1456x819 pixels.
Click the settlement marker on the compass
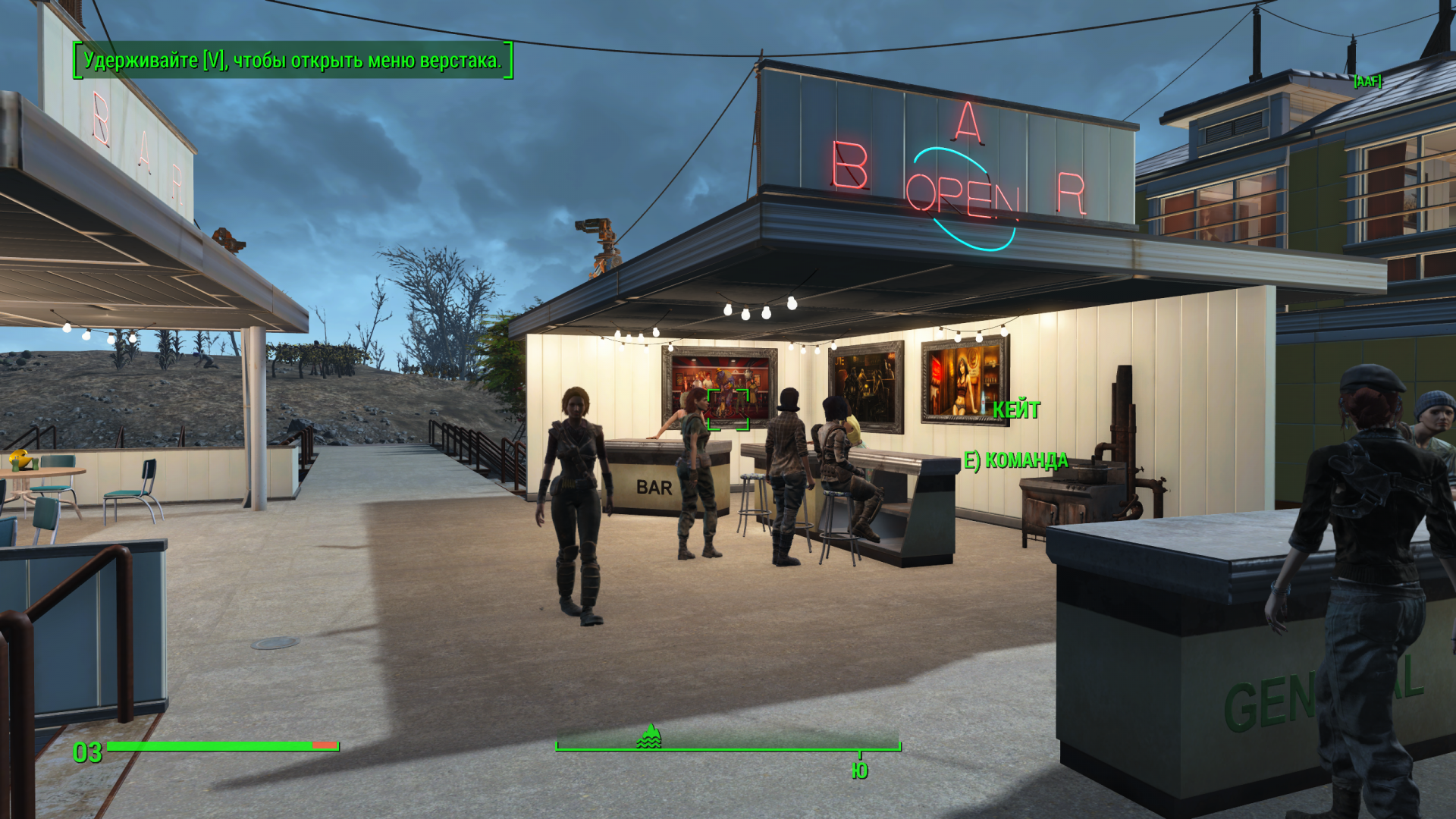click(649, 736)
